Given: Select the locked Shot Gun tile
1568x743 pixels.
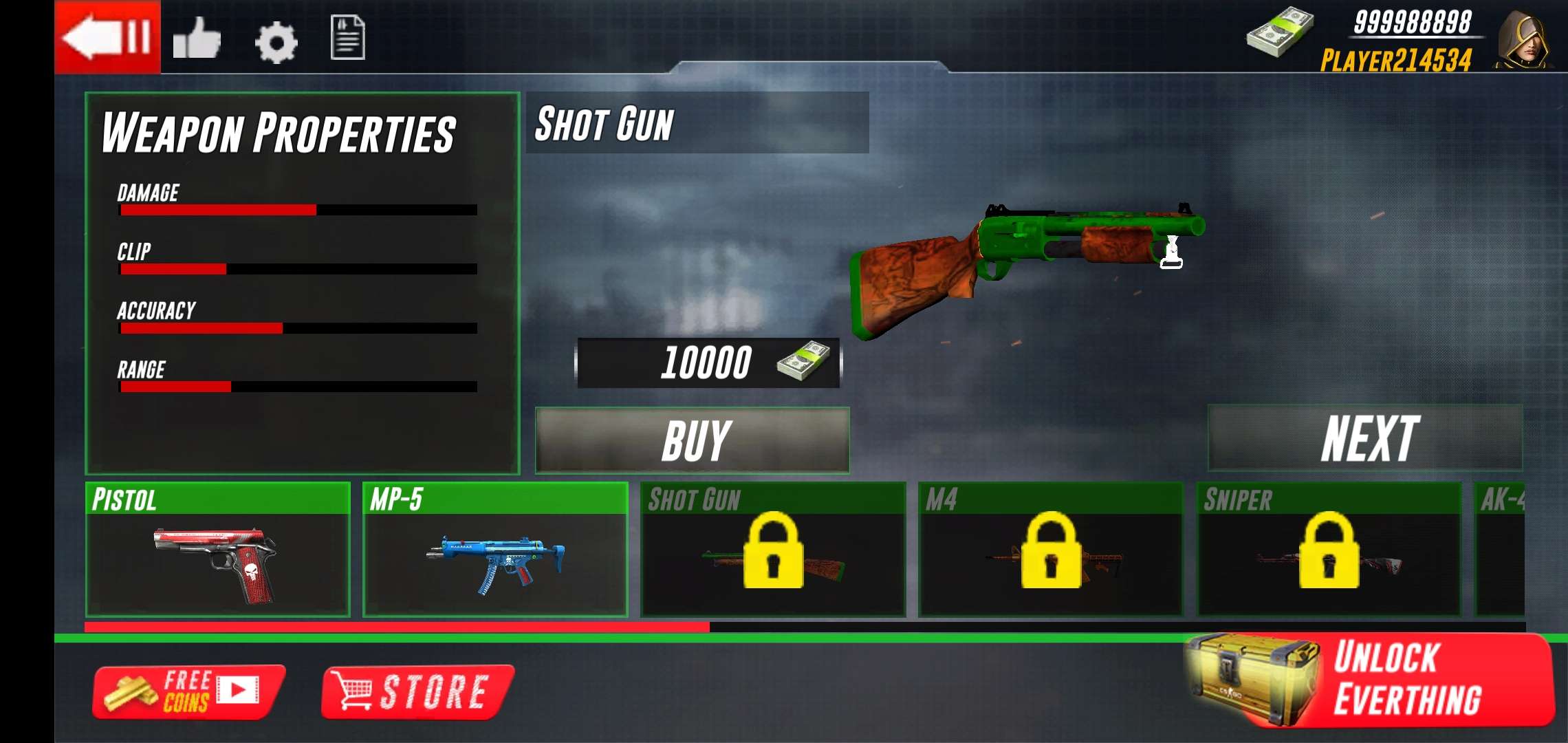Looking at the screenshot, I should point(773,550).
